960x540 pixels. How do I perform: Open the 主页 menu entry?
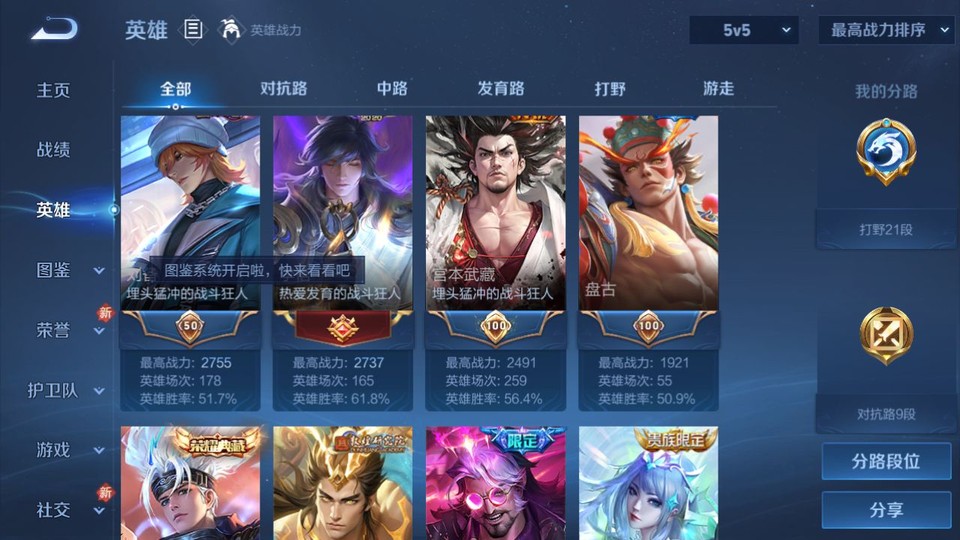tap(54, 90)
